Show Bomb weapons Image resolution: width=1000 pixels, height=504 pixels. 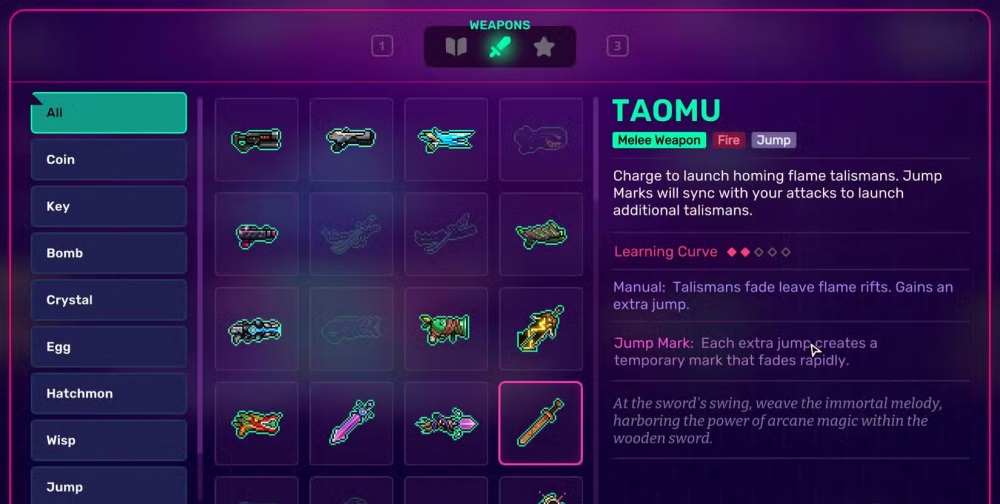[108, 253]
